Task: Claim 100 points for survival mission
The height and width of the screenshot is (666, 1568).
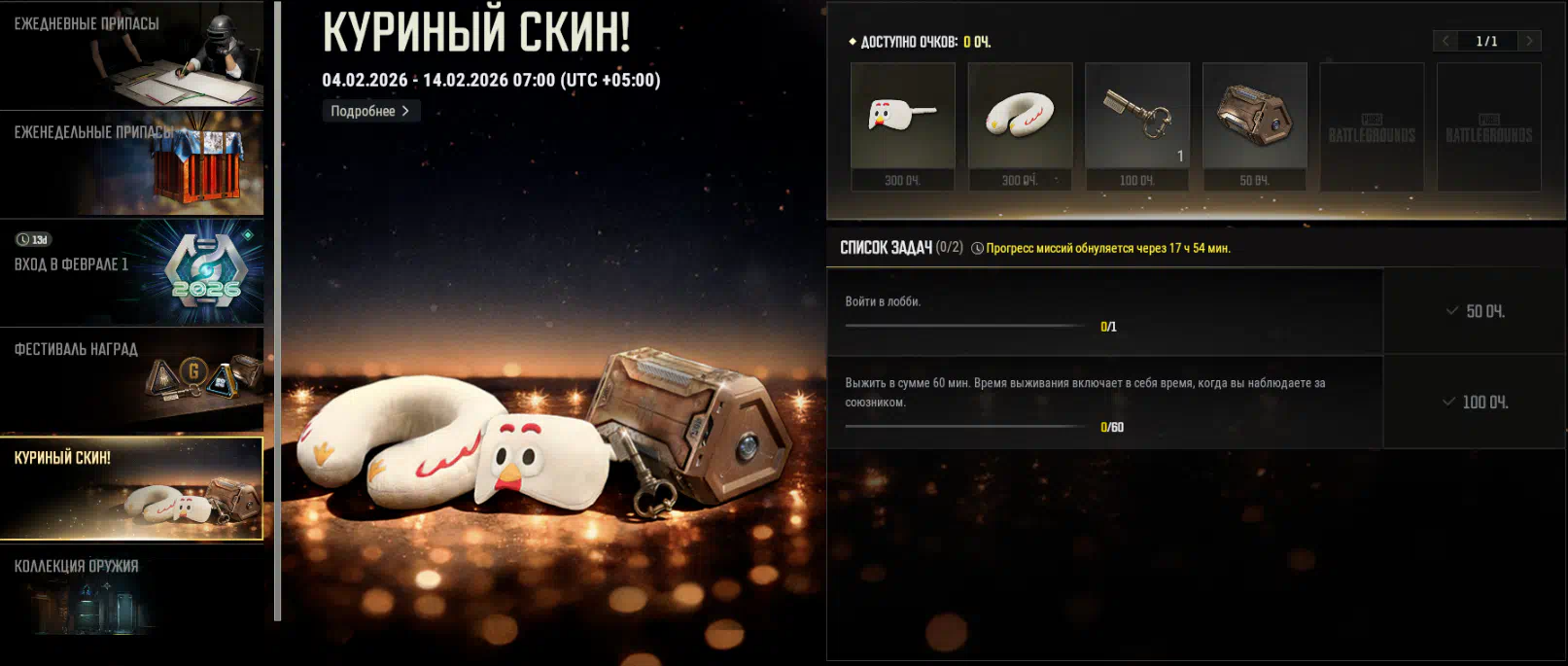Action: (x=1475, y=402)
